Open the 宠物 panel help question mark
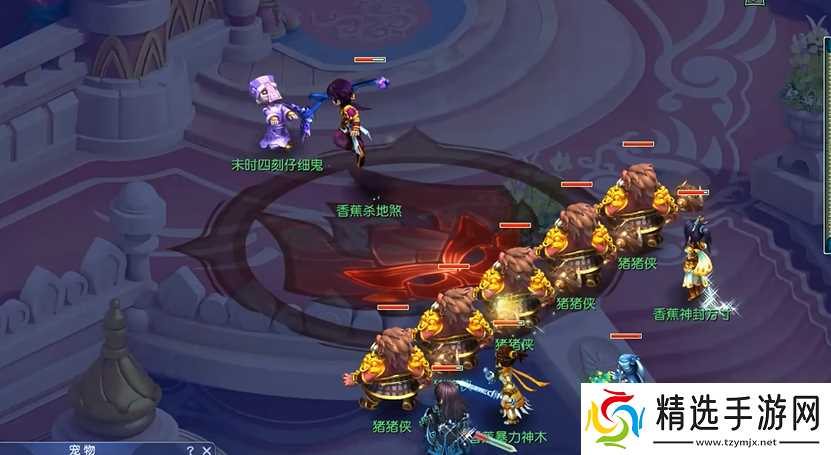 (189, 450)
